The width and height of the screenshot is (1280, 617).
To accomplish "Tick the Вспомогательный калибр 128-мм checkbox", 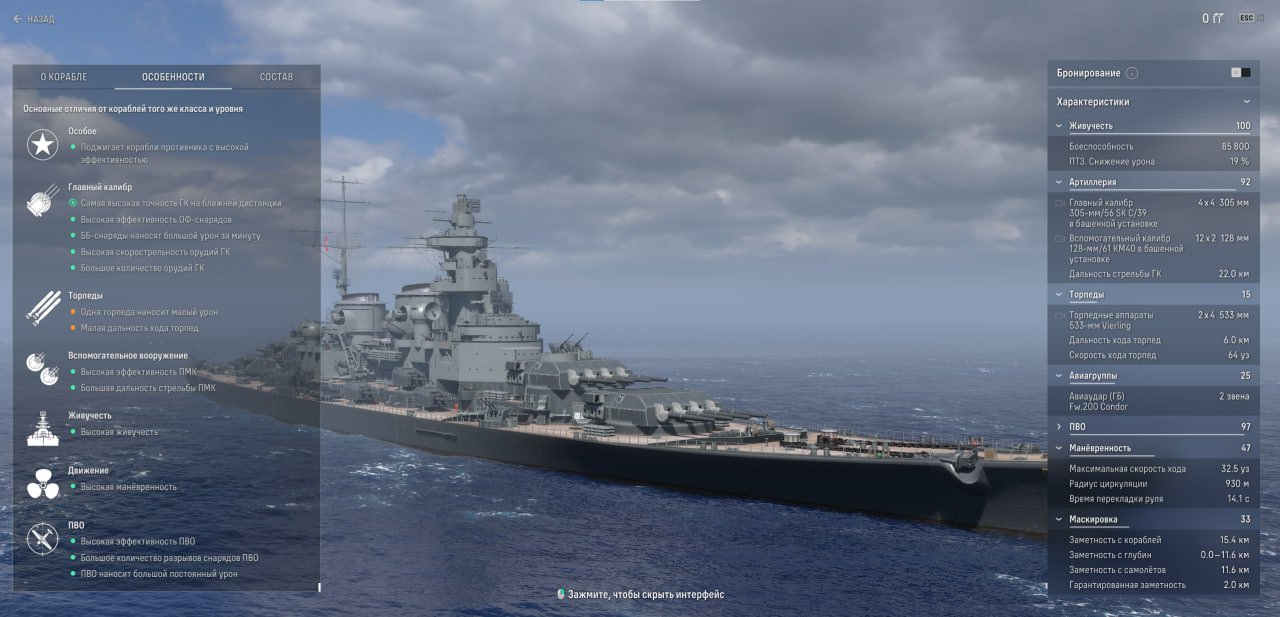I will coord(1060,239).
